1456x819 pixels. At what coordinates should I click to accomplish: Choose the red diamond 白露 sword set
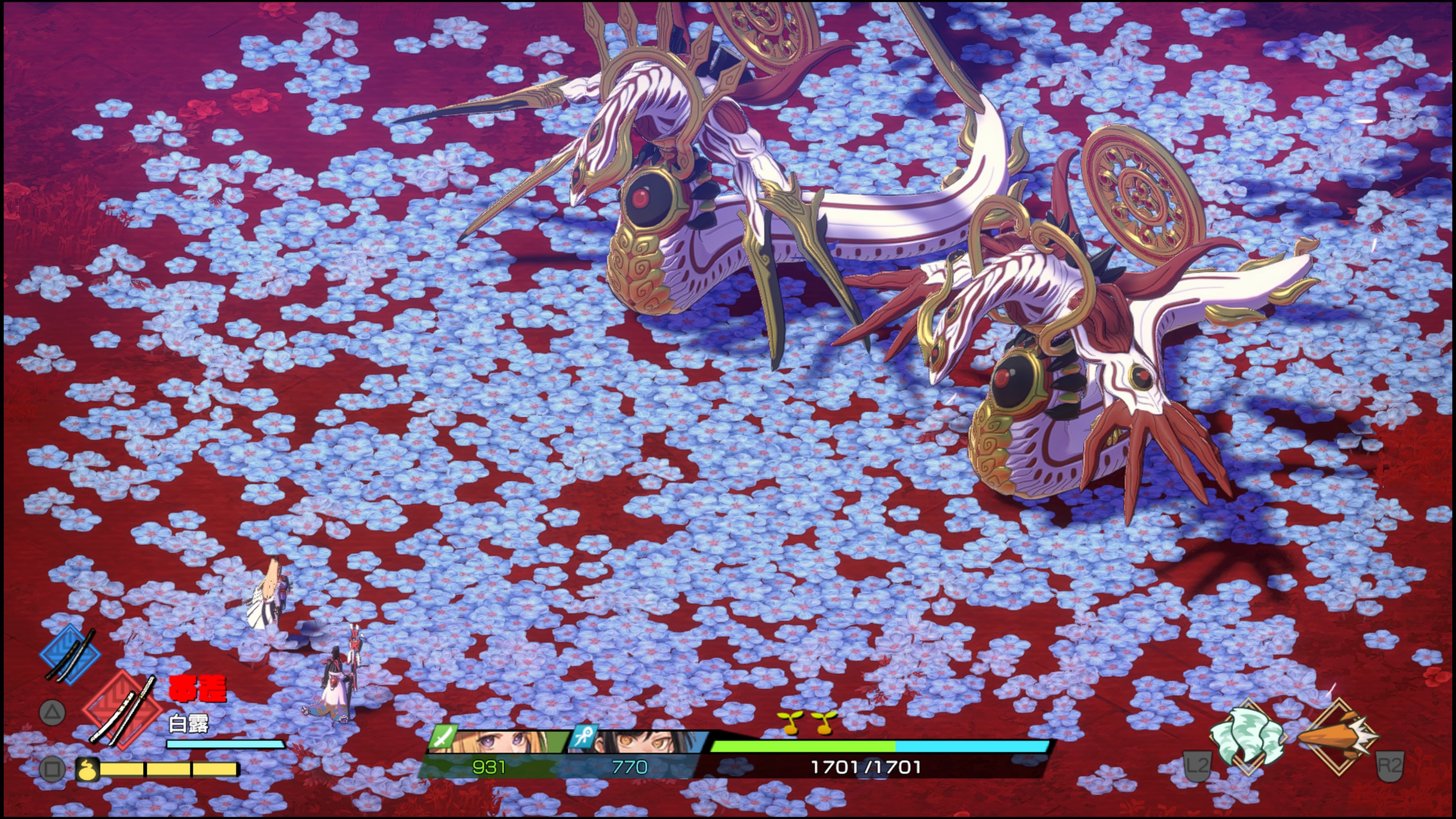[121, 710]
